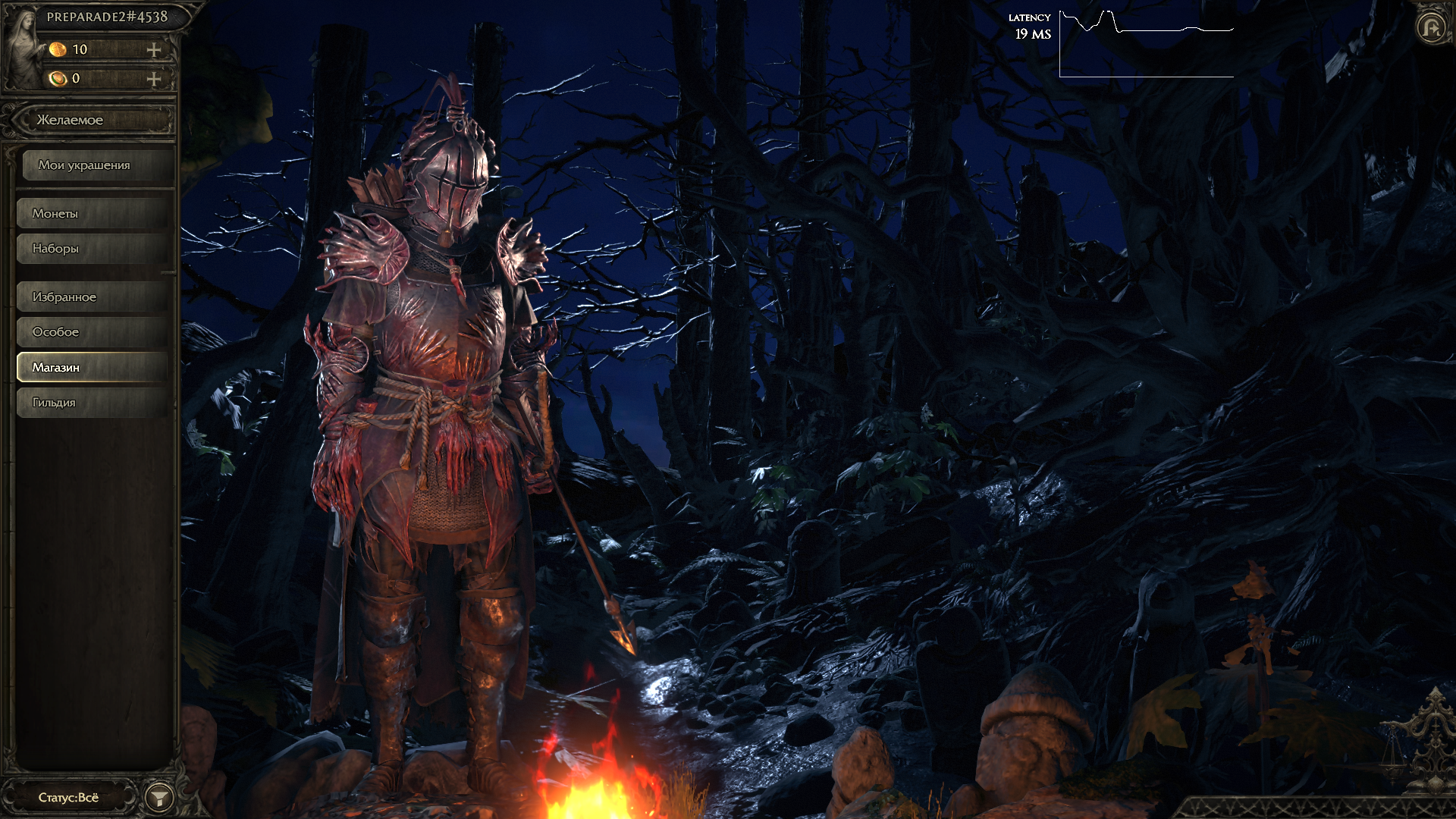
Task: Click the round return button top-right
Action: point(1431,29)
